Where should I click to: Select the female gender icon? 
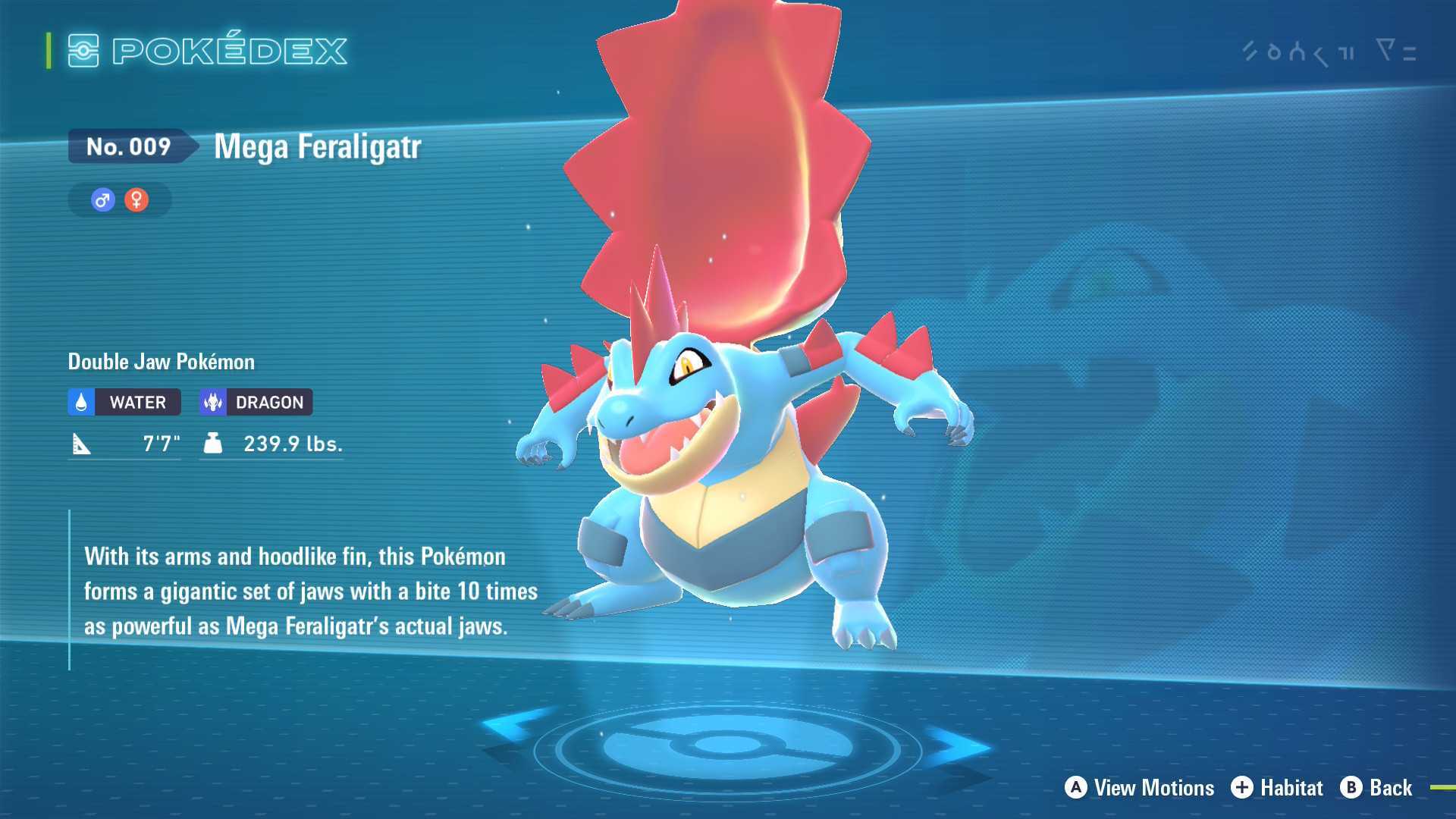point(136,200)
